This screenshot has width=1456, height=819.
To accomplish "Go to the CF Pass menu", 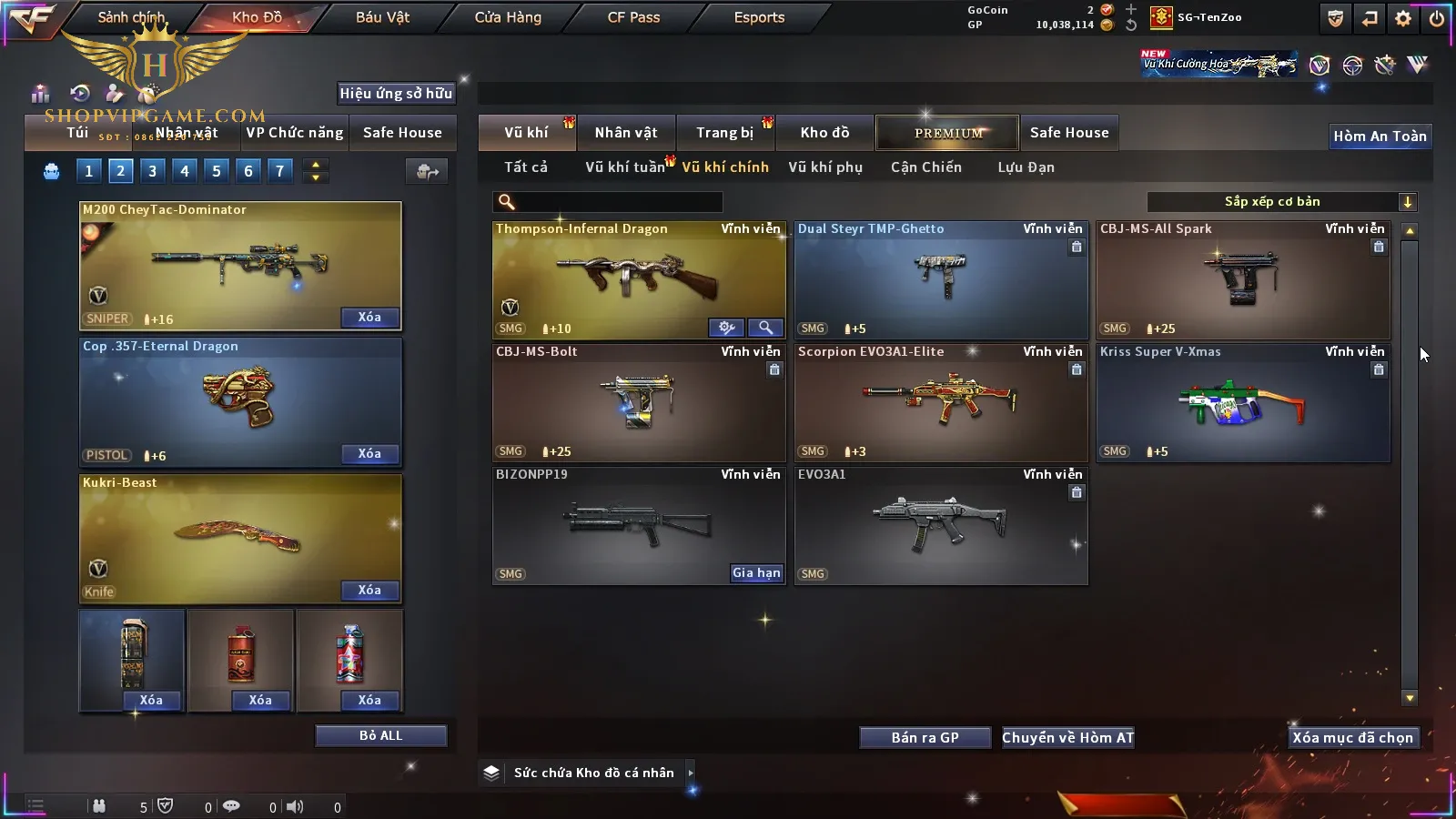I will tap(633, 17).
